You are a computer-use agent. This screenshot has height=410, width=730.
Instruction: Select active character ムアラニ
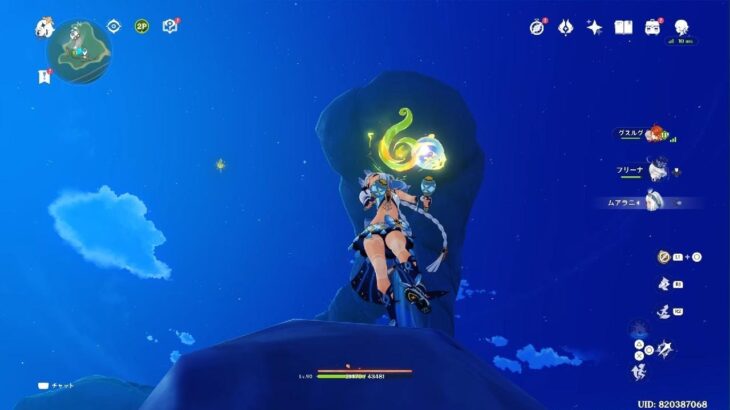tap(655, 201)
